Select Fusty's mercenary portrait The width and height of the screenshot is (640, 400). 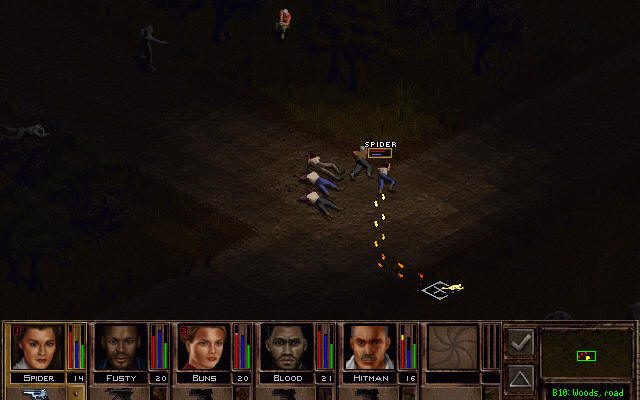click(120, 347)
